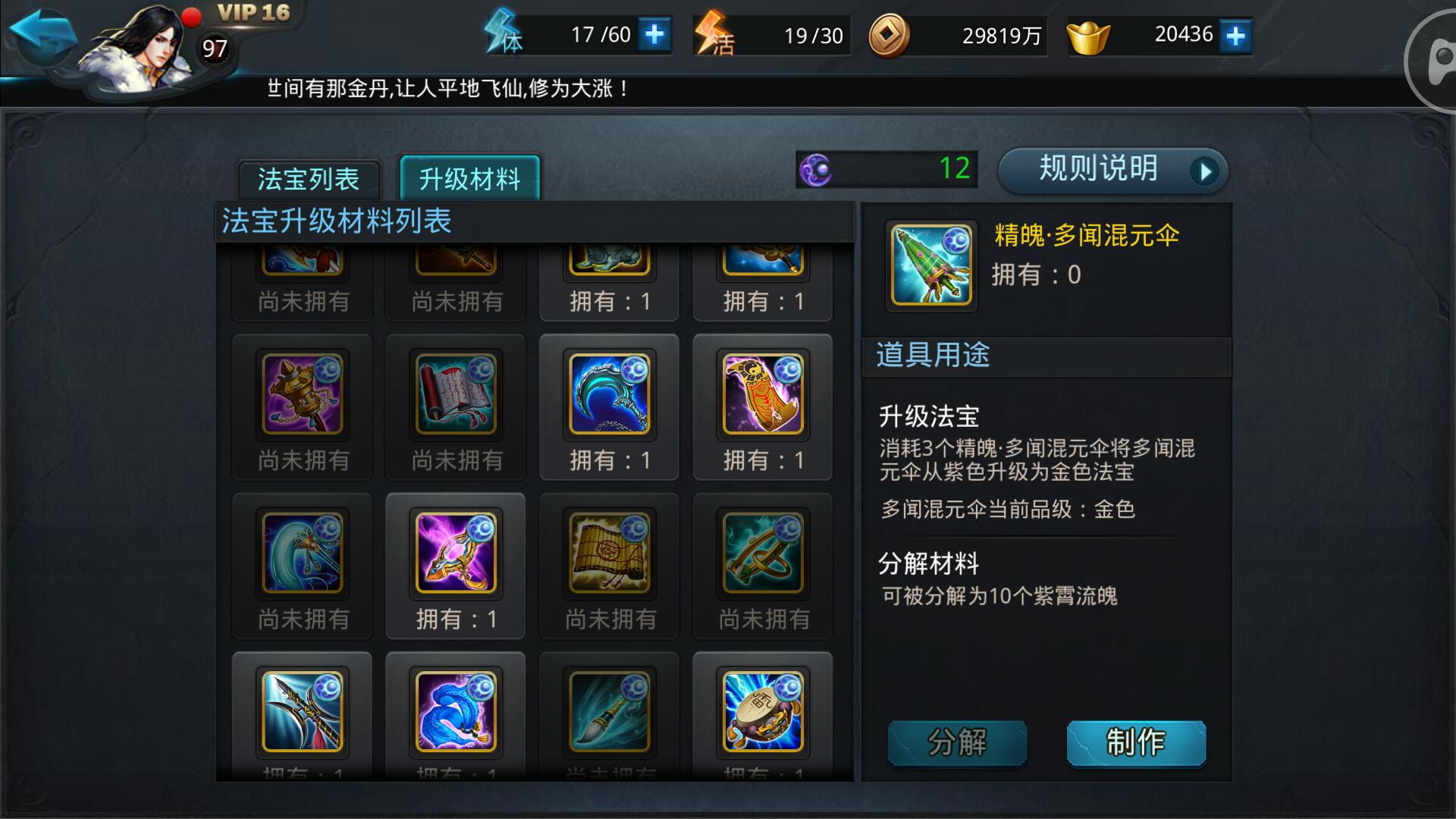Select the purple hook material owned 1
Viewport: 1456px width, 819px height.
[x=454, y=554]
